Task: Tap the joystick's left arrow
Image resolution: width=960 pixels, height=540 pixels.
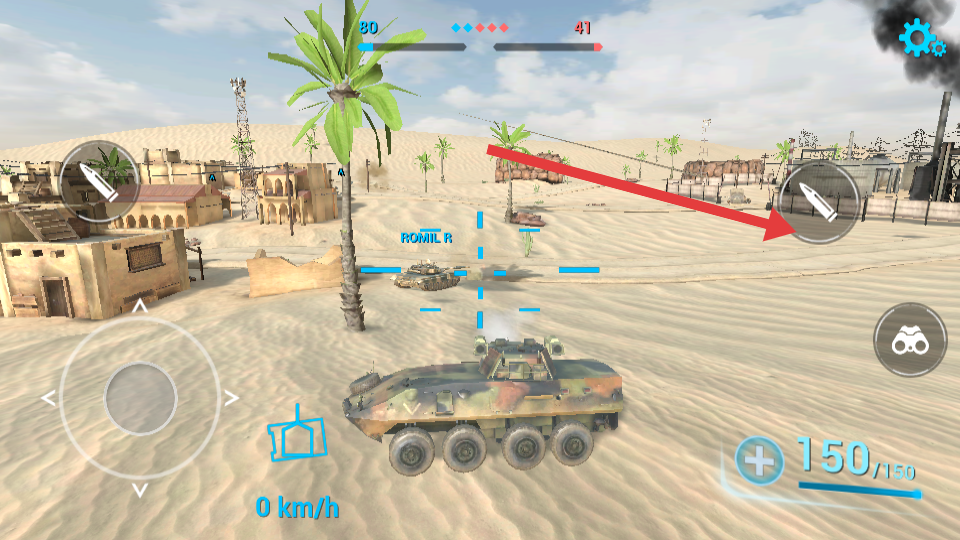Action: click(x=48, y=398)
